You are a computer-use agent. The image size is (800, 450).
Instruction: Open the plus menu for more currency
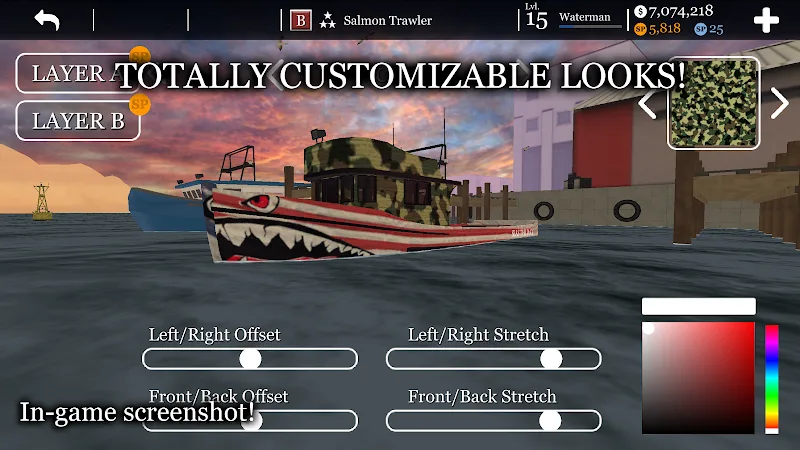[x=766, y=21]
